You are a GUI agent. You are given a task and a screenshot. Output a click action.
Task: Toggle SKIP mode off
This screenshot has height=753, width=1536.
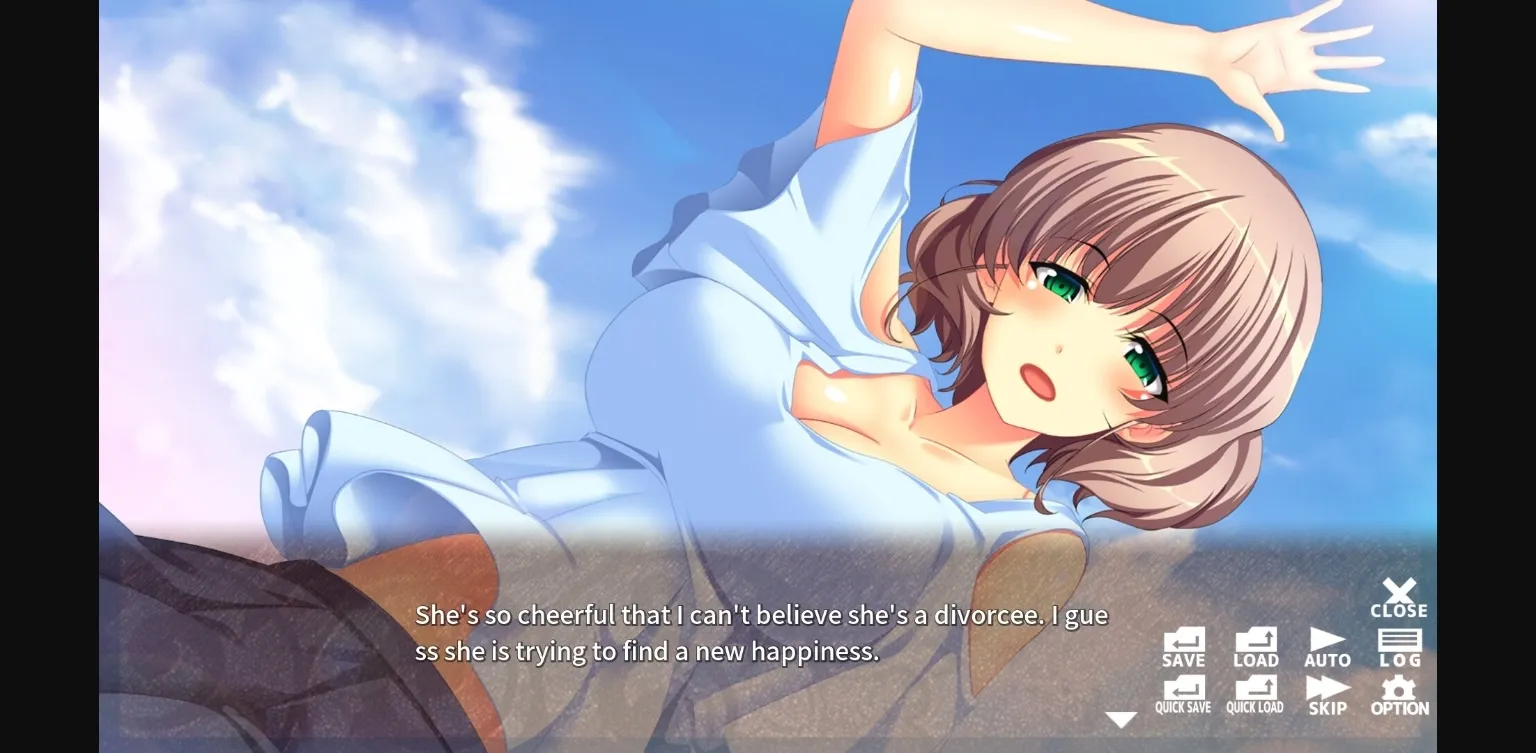click(1328, 692)
